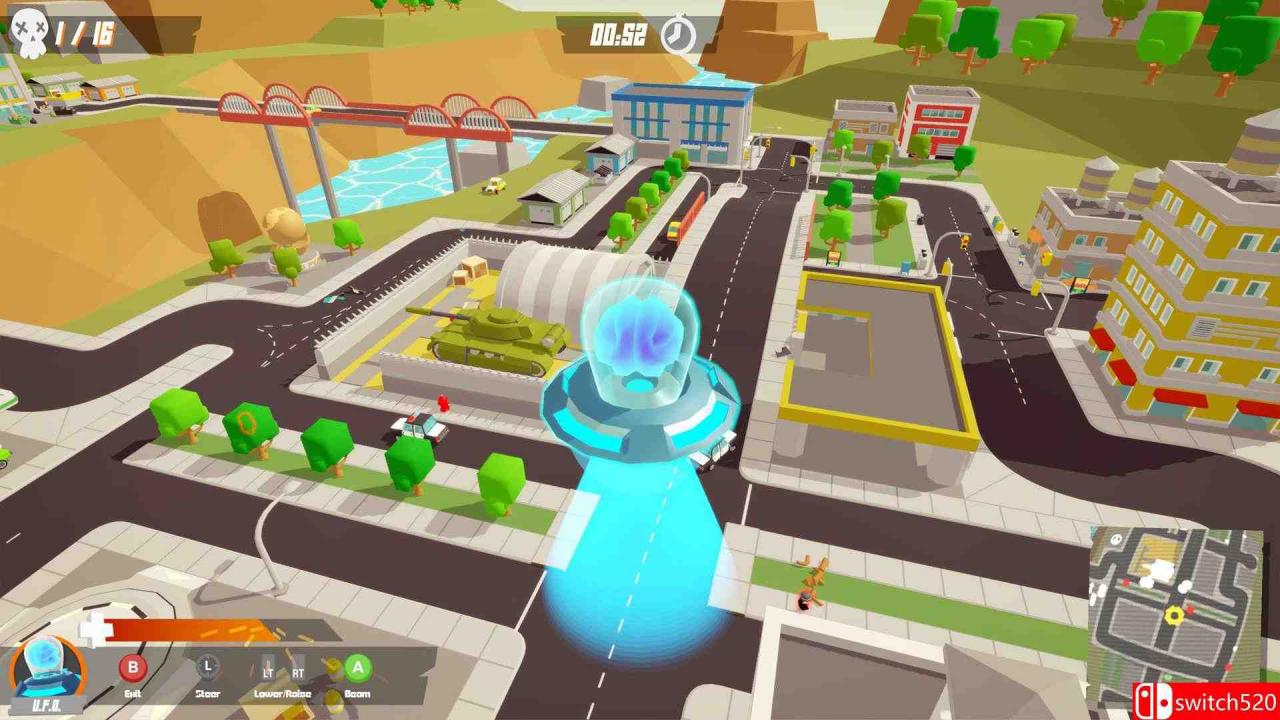Click the L stick Steer icon
Screen dimensions: 1280x720
point(208,667)
